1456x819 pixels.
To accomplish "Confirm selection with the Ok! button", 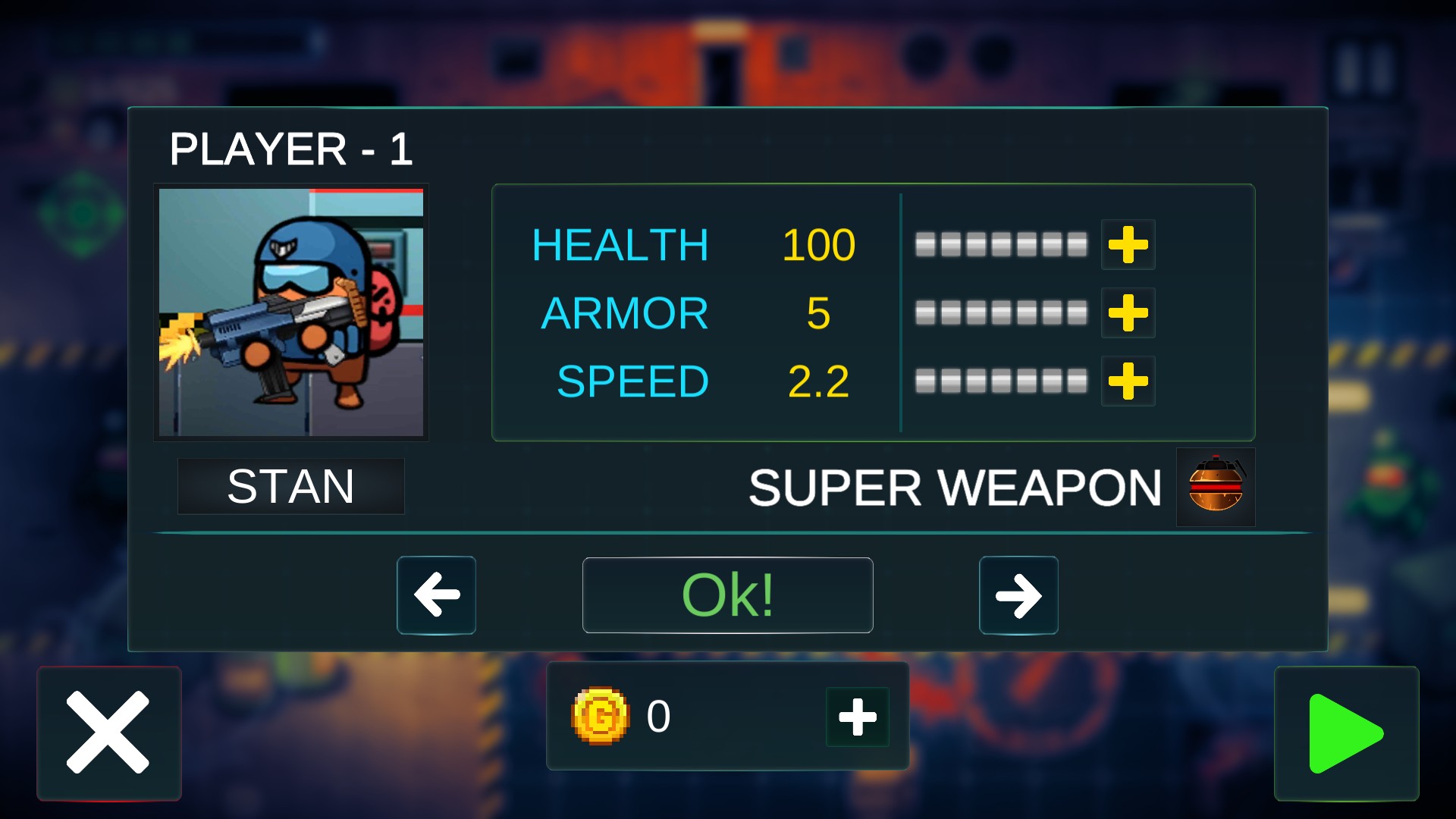I will pyautogui.click(x=727, y=595).
